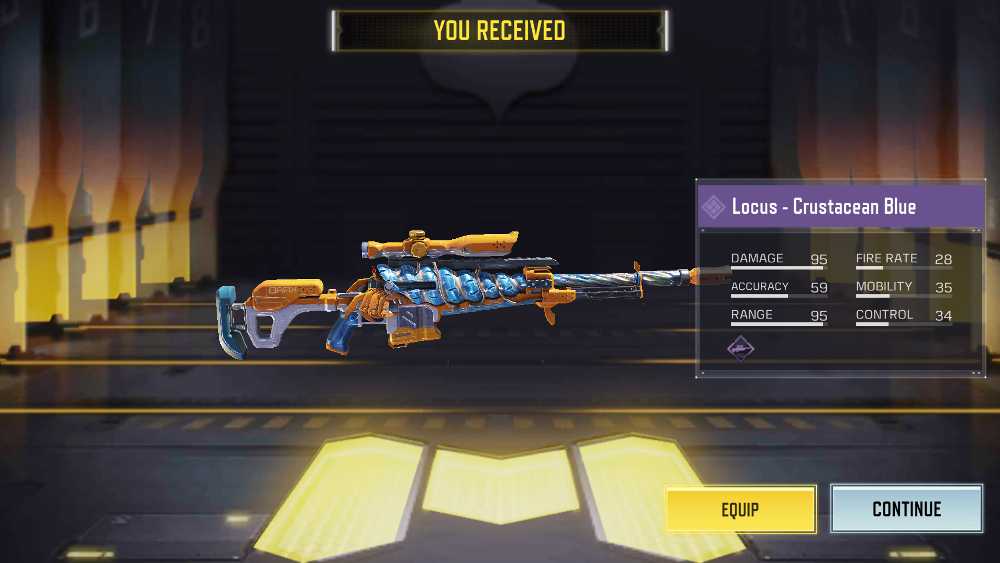Continue past the reward screen
Image resolution: width=1000 pixels, height=563 pixels.
pyautogui.click(x=906, y=510)
